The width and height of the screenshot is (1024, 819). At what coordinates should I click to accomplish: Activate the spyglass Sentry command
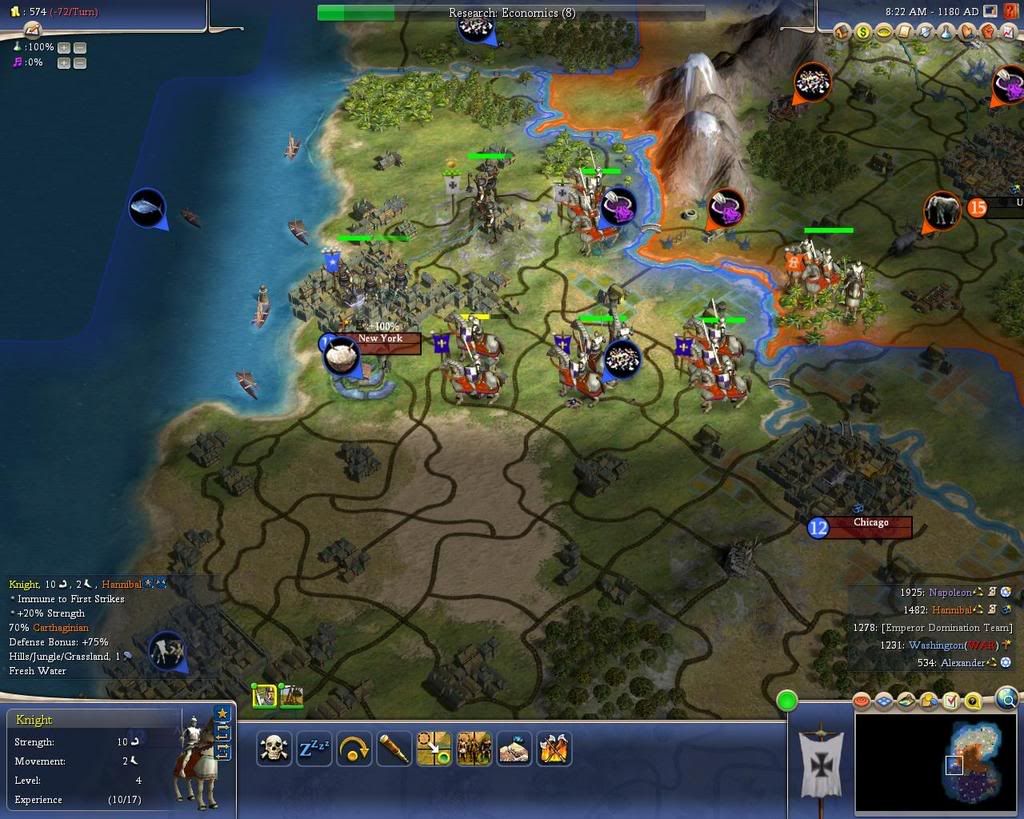(x=394, y=748)
